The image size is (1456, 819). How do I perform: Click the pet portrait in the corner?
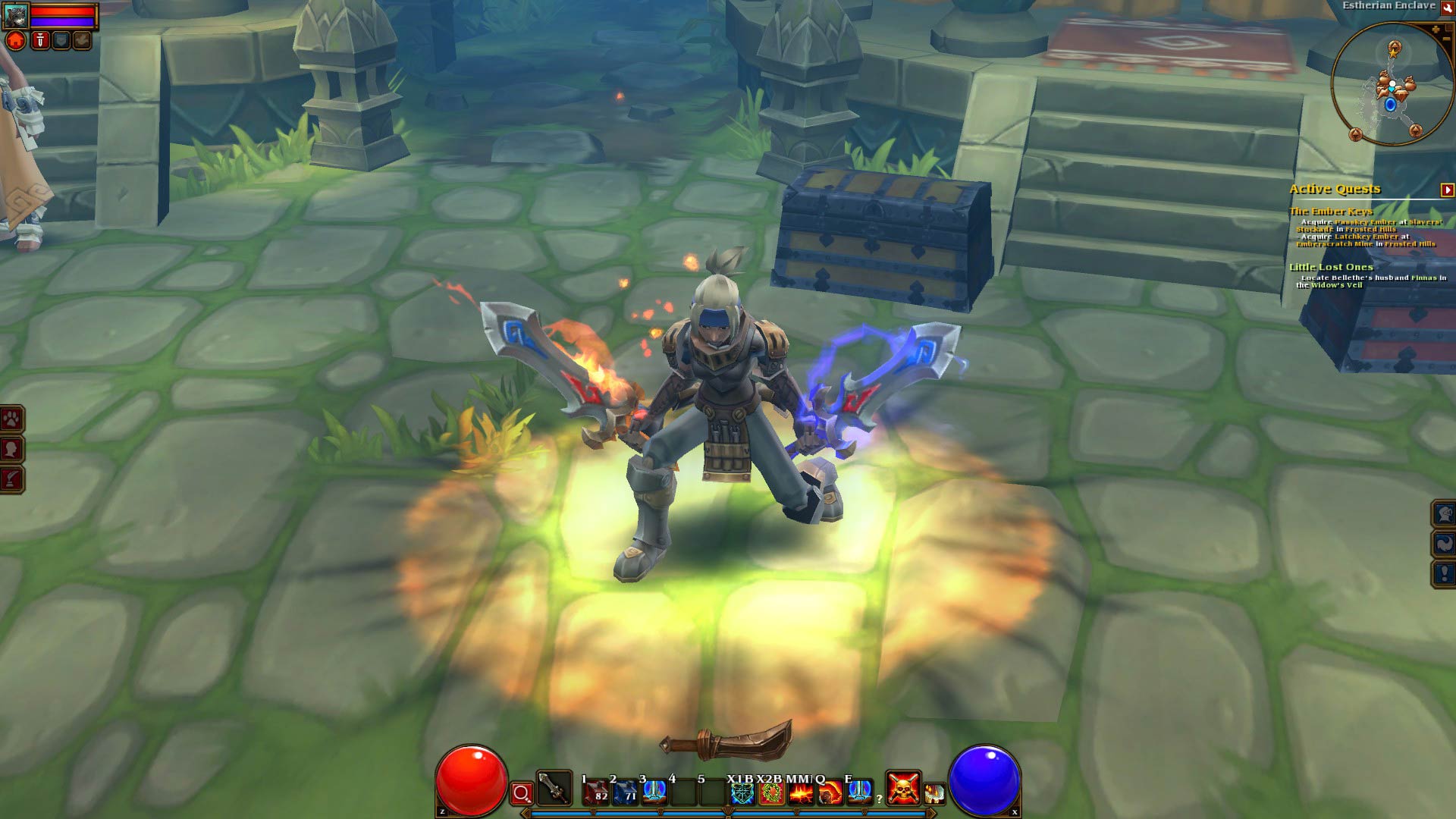tap(16, 14)
